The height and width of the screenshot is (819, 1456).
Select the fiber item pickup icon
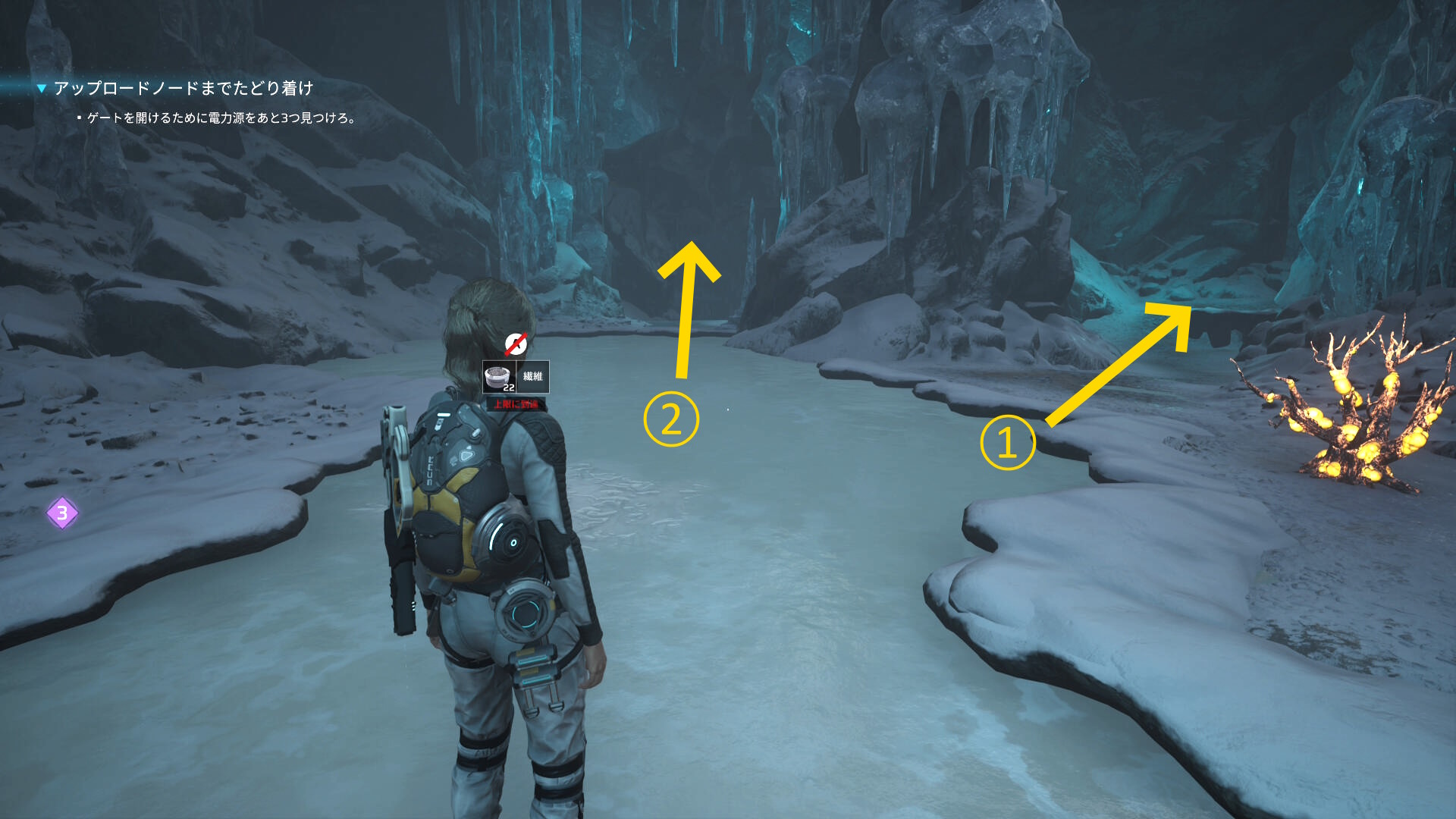coord(499,377)
